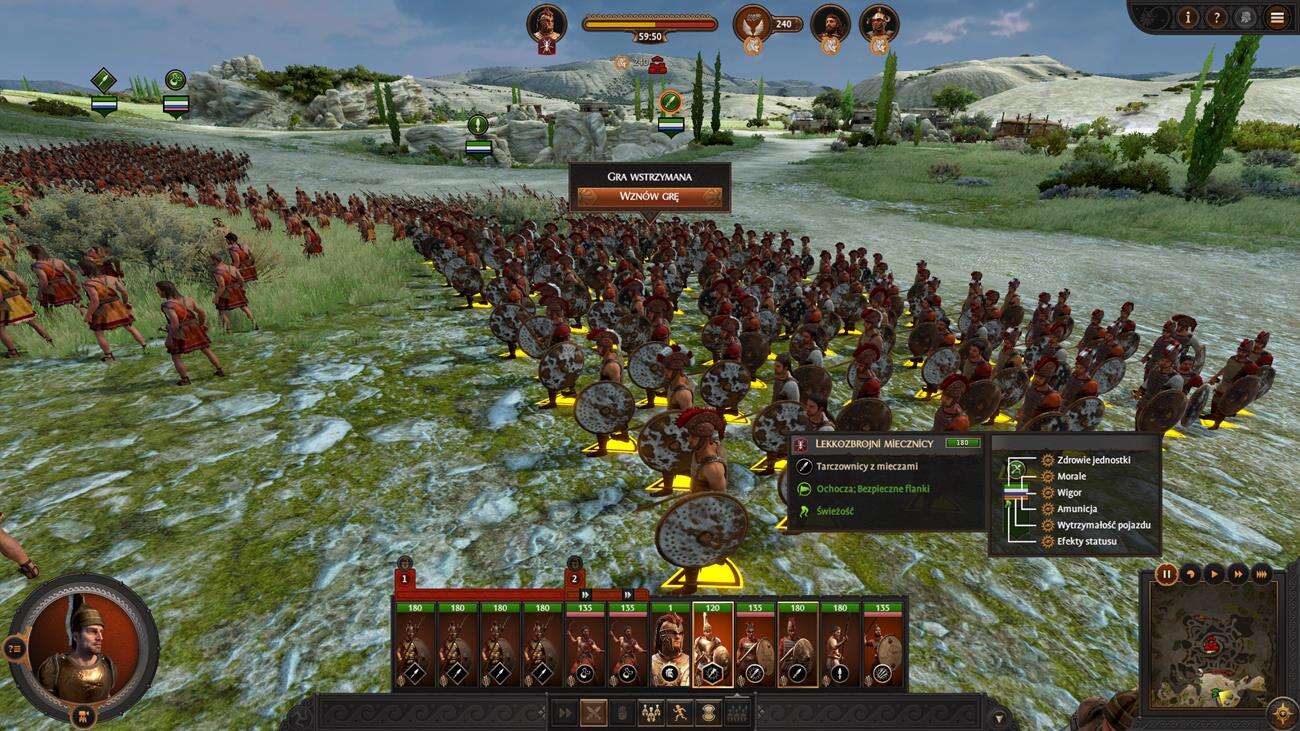Screen dimensions: 1300x731
Task: Resume the game with Wznów grę button
Action: pos(650,196)
